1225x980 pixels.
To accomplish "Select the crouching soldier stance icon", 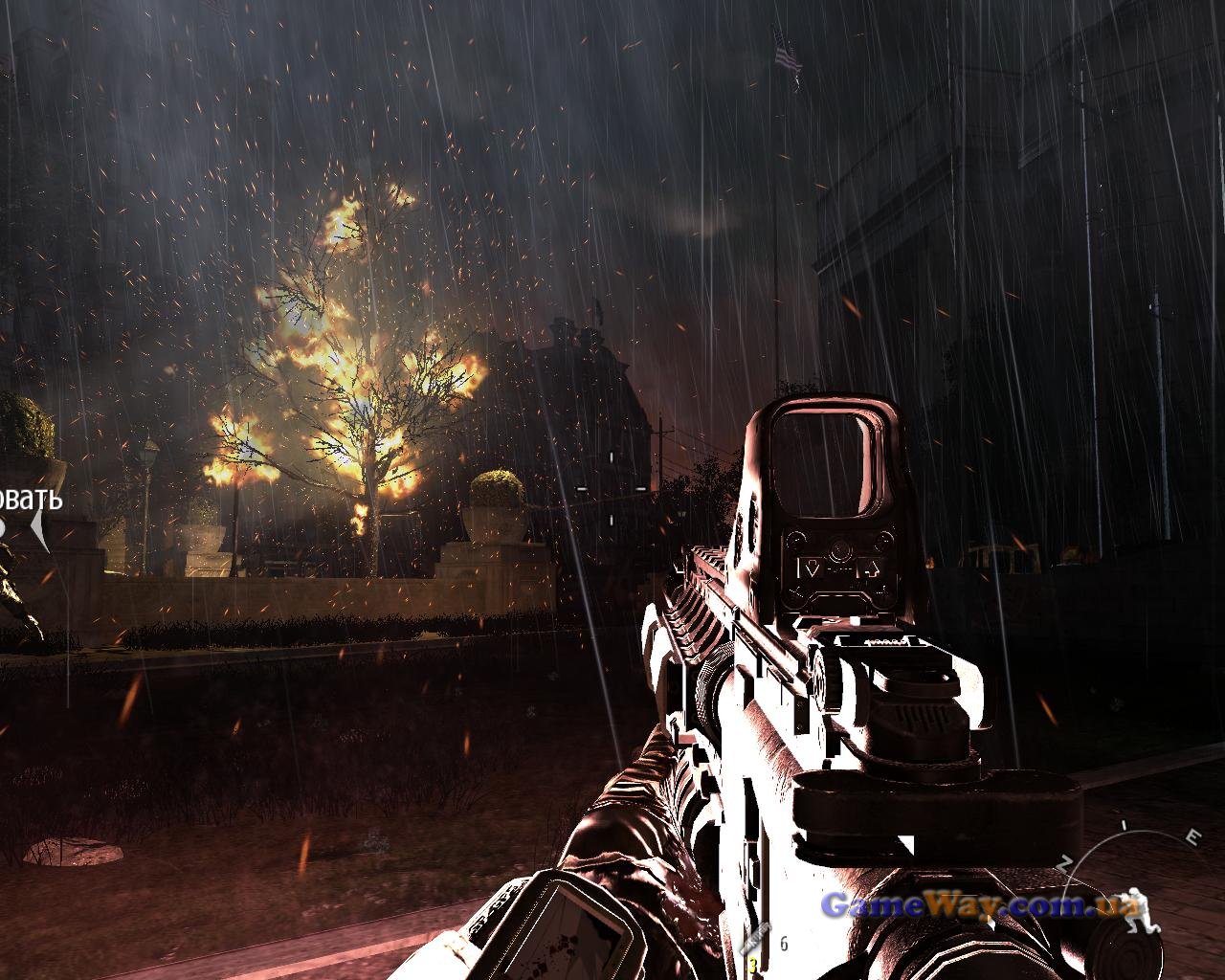I will tap(1133, 925).
